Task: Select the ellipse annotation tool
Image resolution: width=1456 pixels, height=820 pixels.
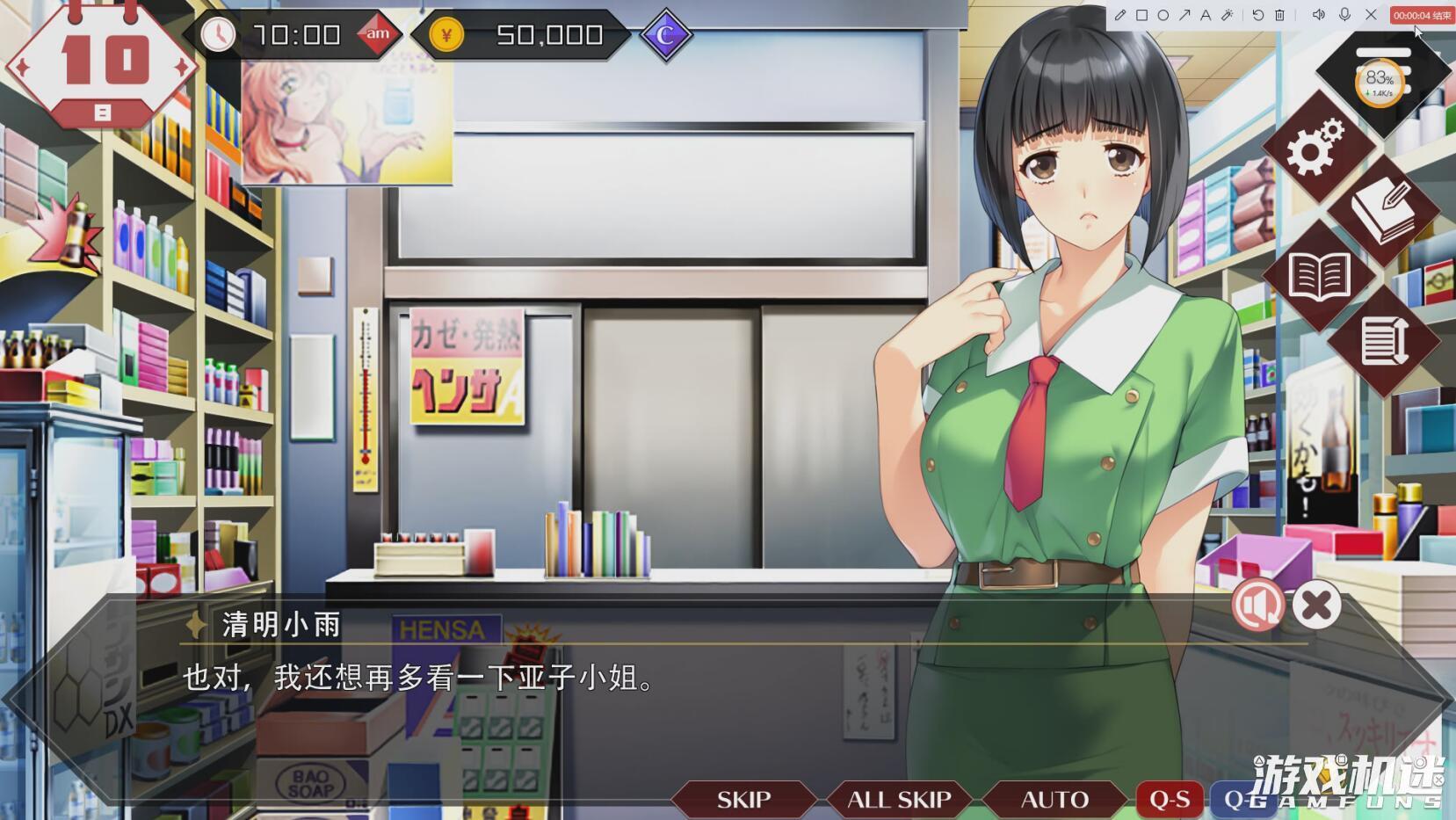Action: coord(1163,15)
